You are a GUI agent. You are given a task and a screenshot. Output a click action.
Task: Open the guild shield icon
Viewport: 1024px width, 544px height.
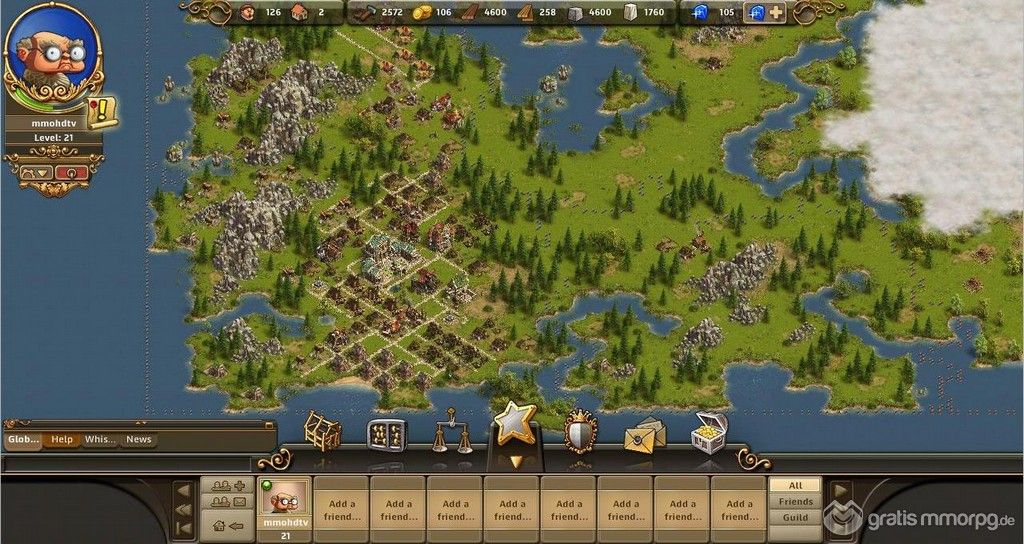click(x=580, y=433)
